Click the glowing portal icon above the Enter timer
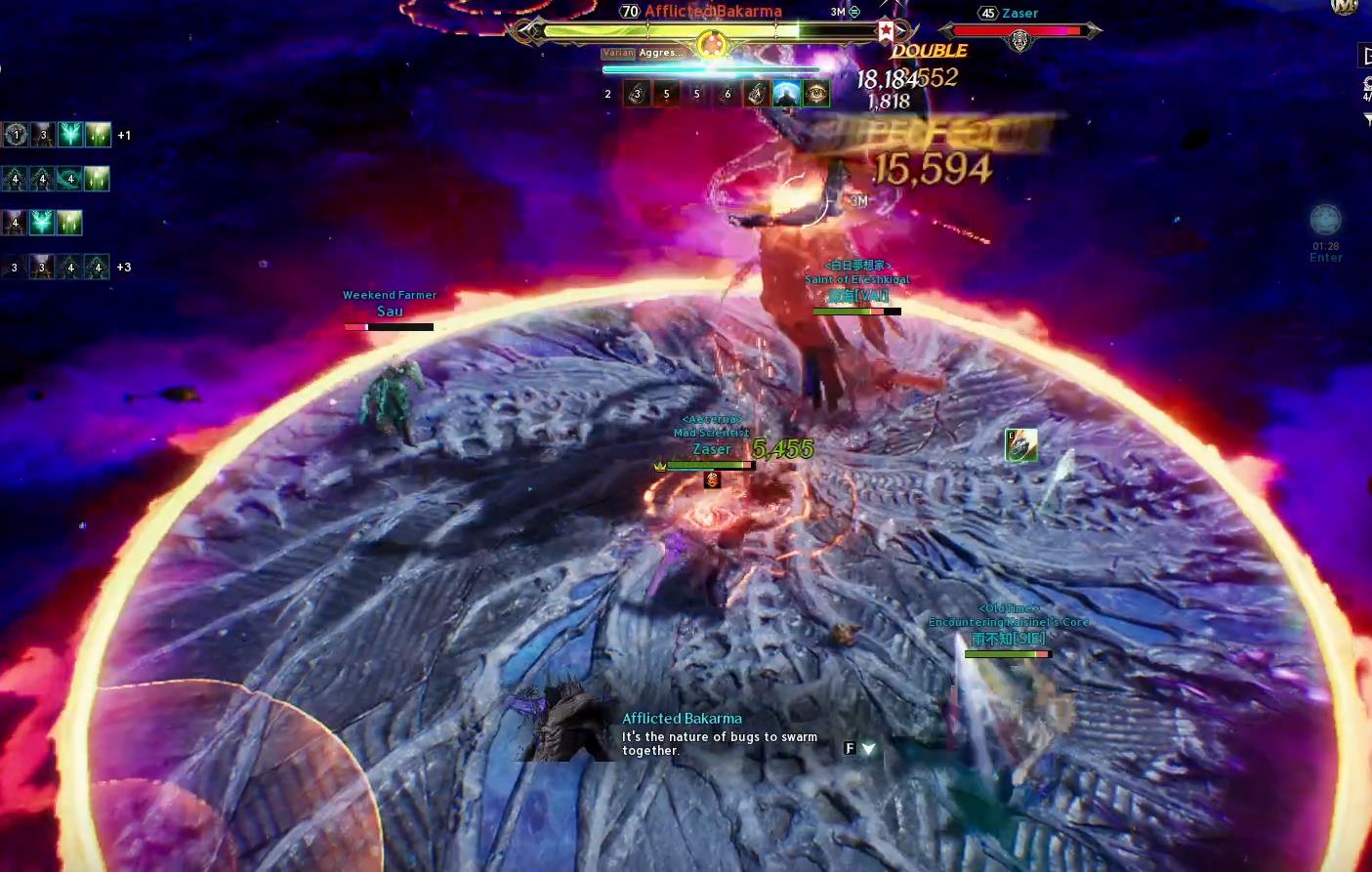The width and height of the screenshot is (1372, 872). click(1325, 217)
